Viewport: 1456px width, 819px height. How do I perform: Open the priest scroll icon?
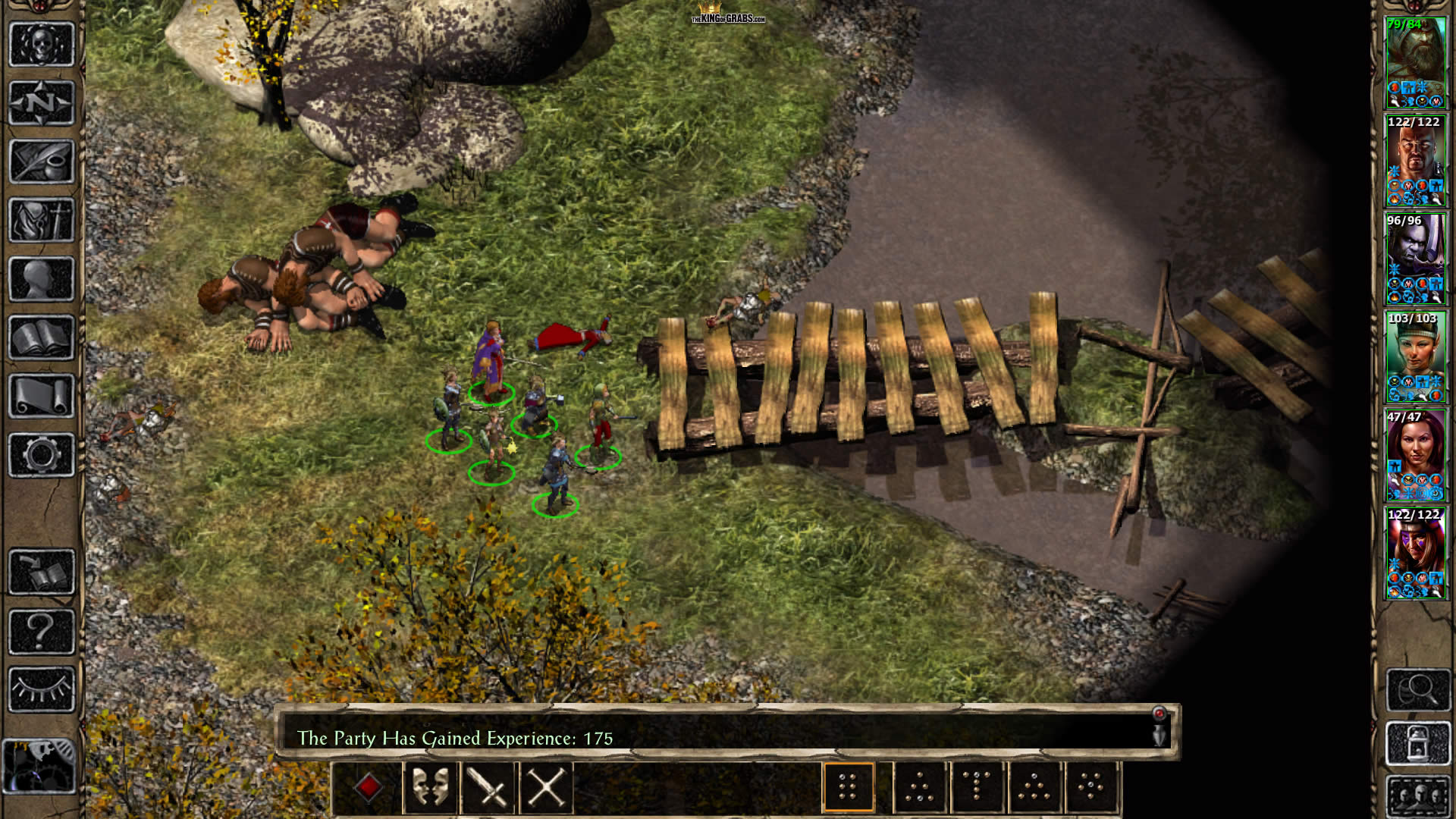tap(42, 396)
